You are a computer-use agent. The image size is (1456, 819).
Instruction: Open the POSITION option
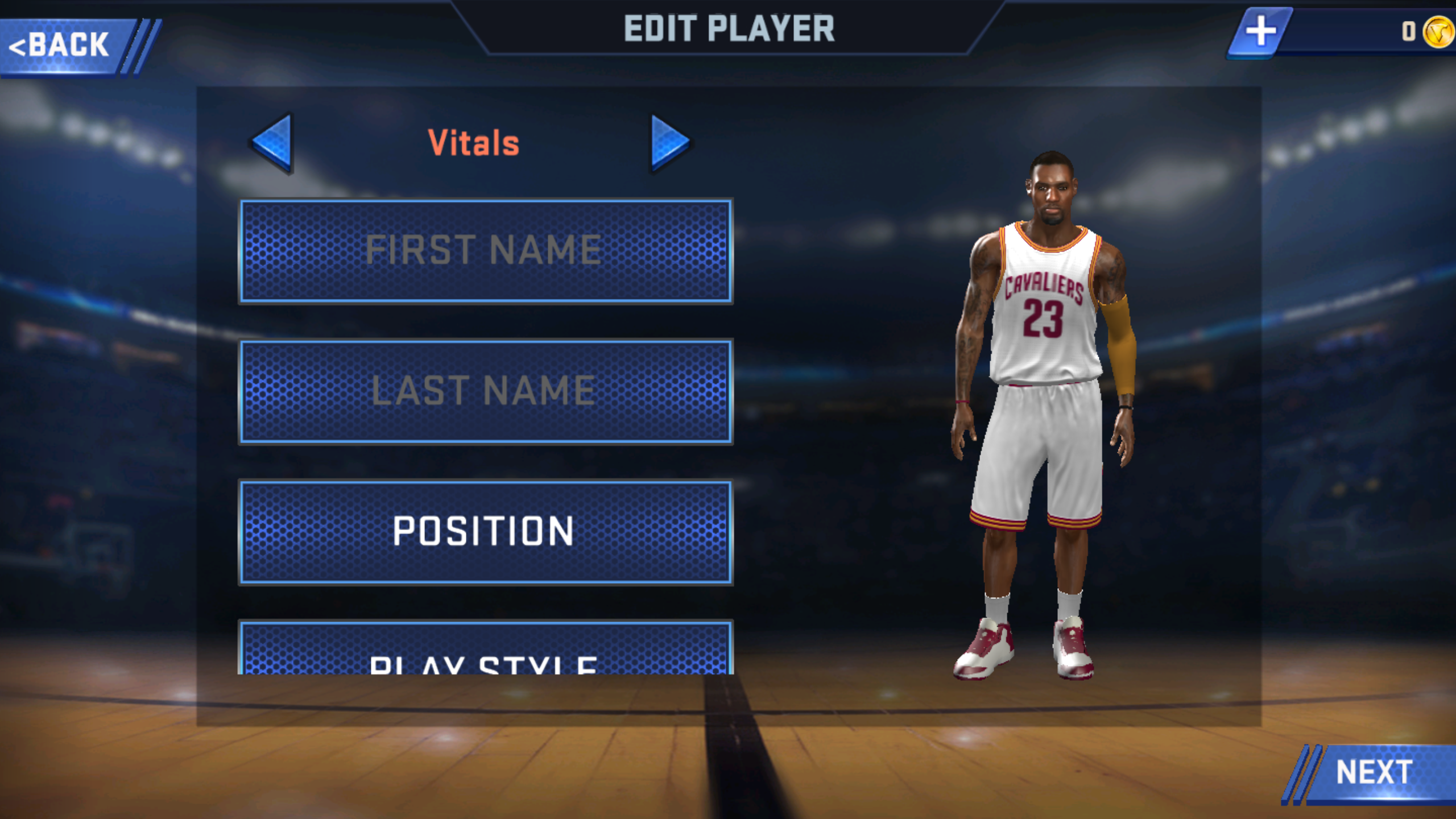485,532
